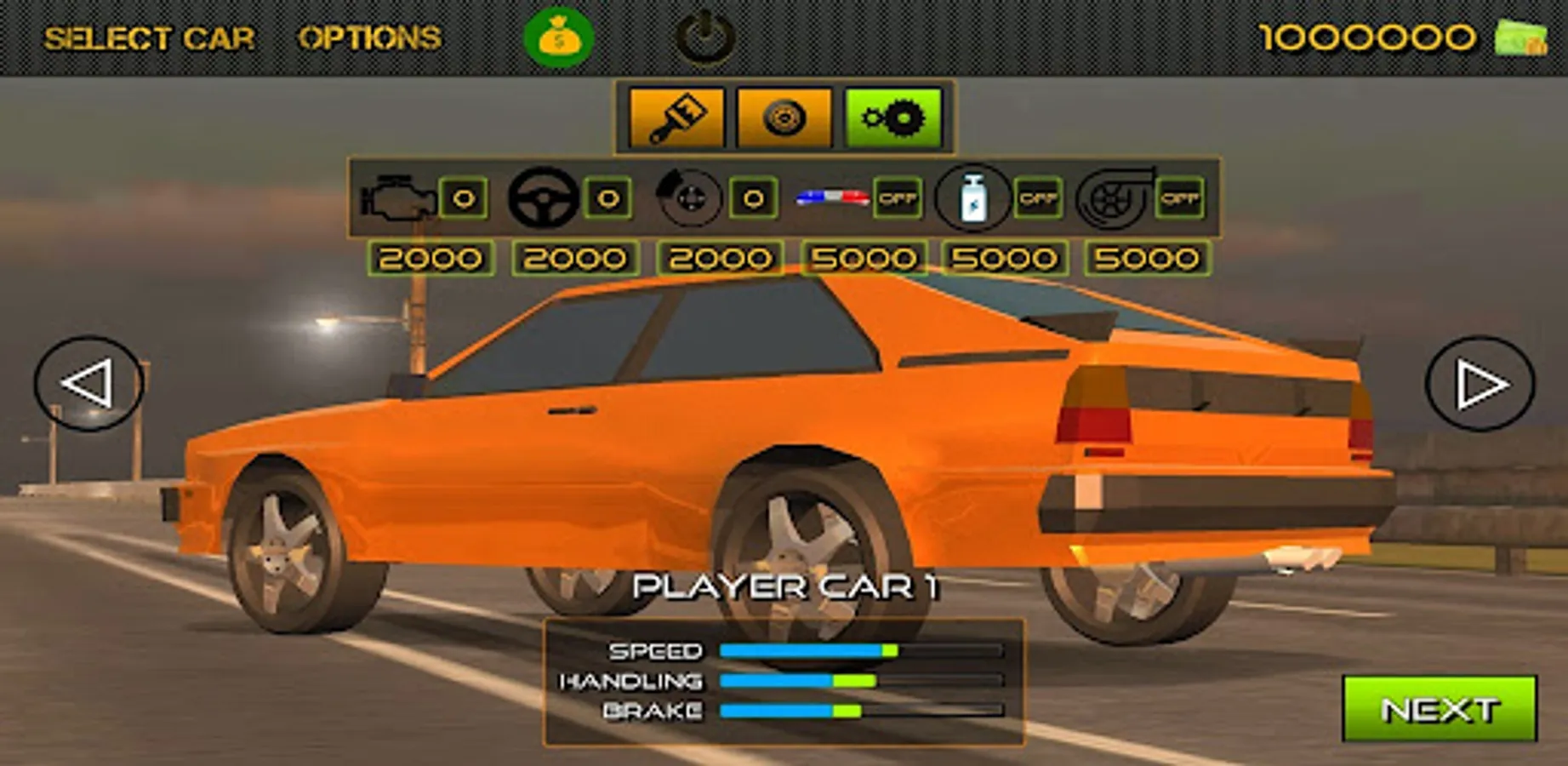This screenshot has width=1568, height=766.
Task: Open the Options menu
Action: click(x=369, y=38)
